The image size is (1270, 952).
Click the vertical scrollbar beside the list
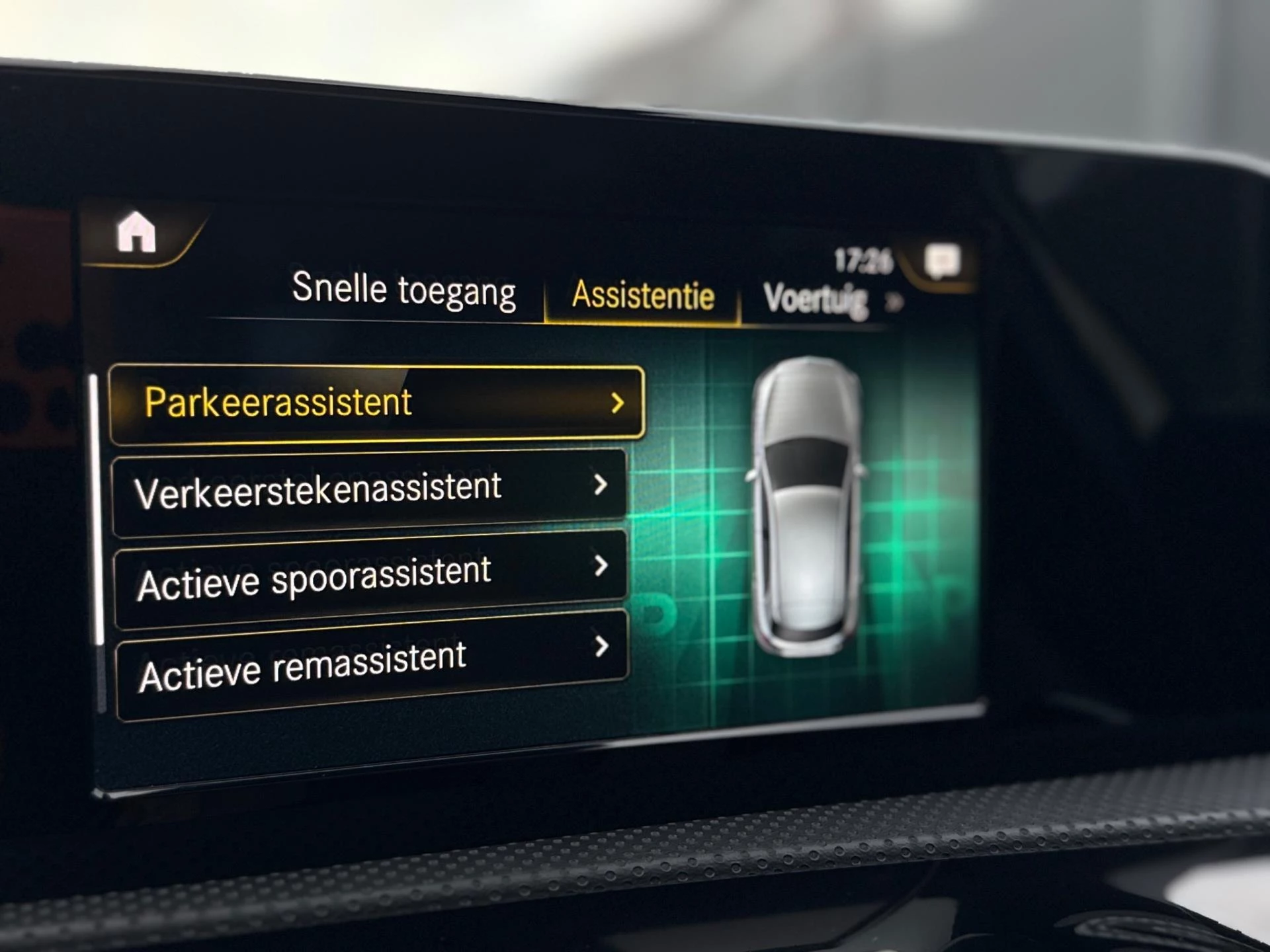(98, 509)
